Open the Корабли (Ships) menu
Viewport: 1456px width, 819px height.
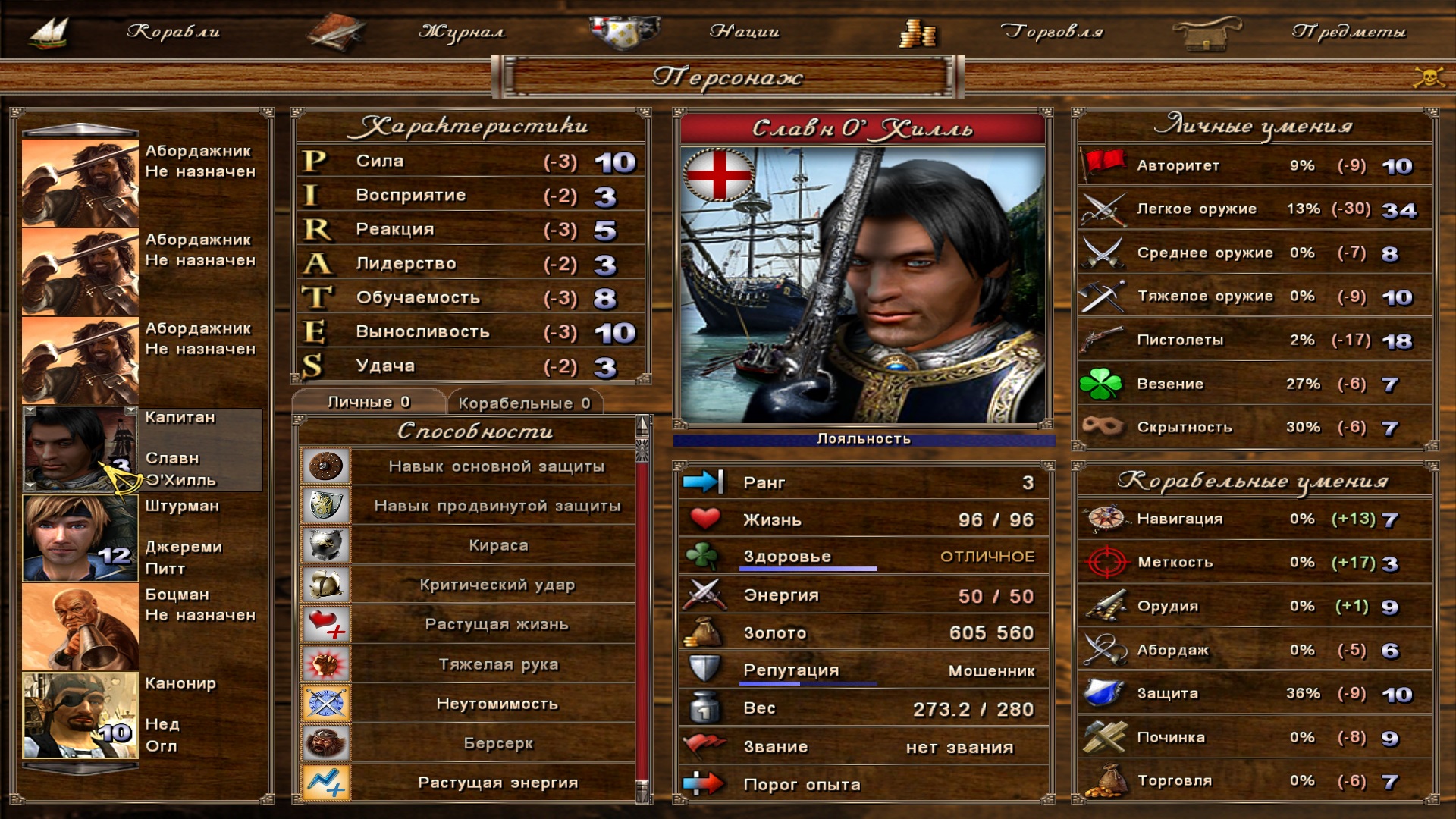[173, 32]
